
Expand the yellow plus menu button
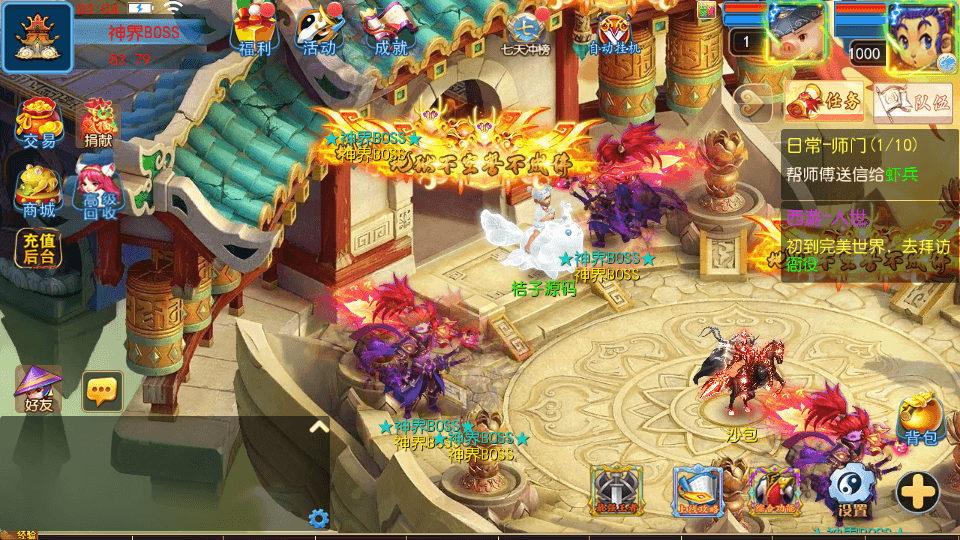917,491
